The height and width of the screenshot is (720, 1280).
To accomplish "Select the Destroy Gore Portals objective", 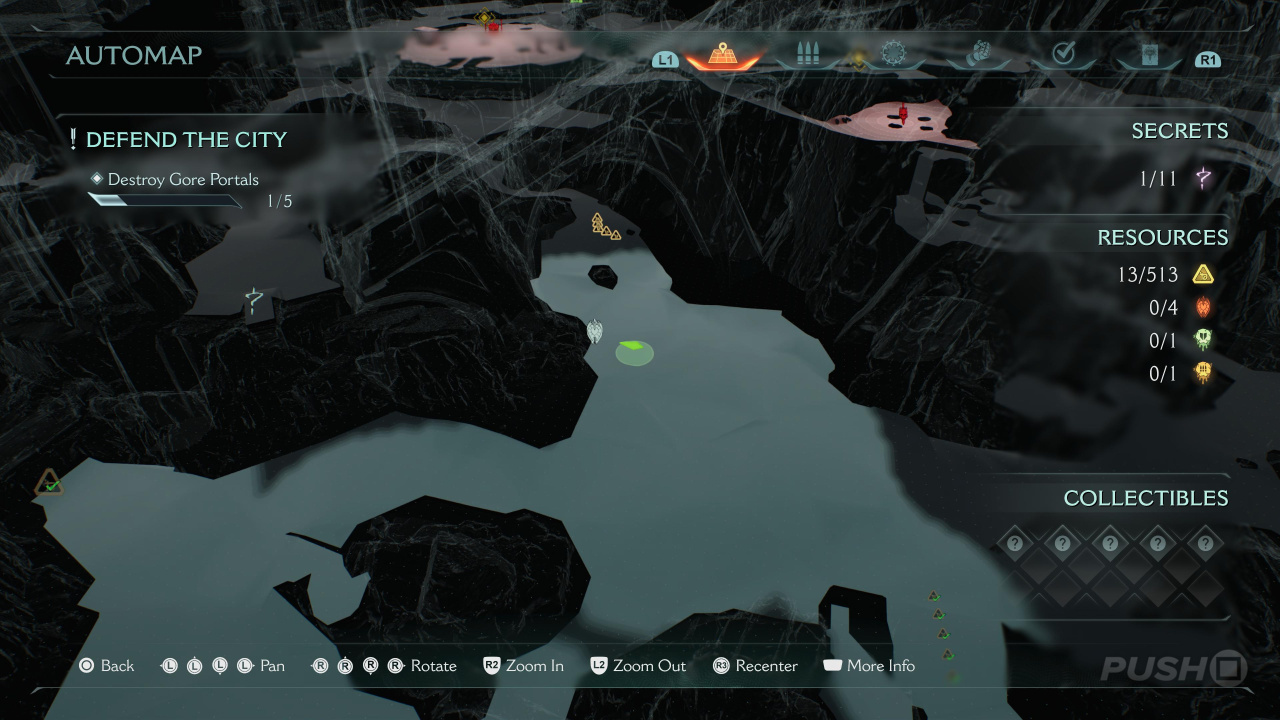I will pyautogui.click(x=183, y=180).
